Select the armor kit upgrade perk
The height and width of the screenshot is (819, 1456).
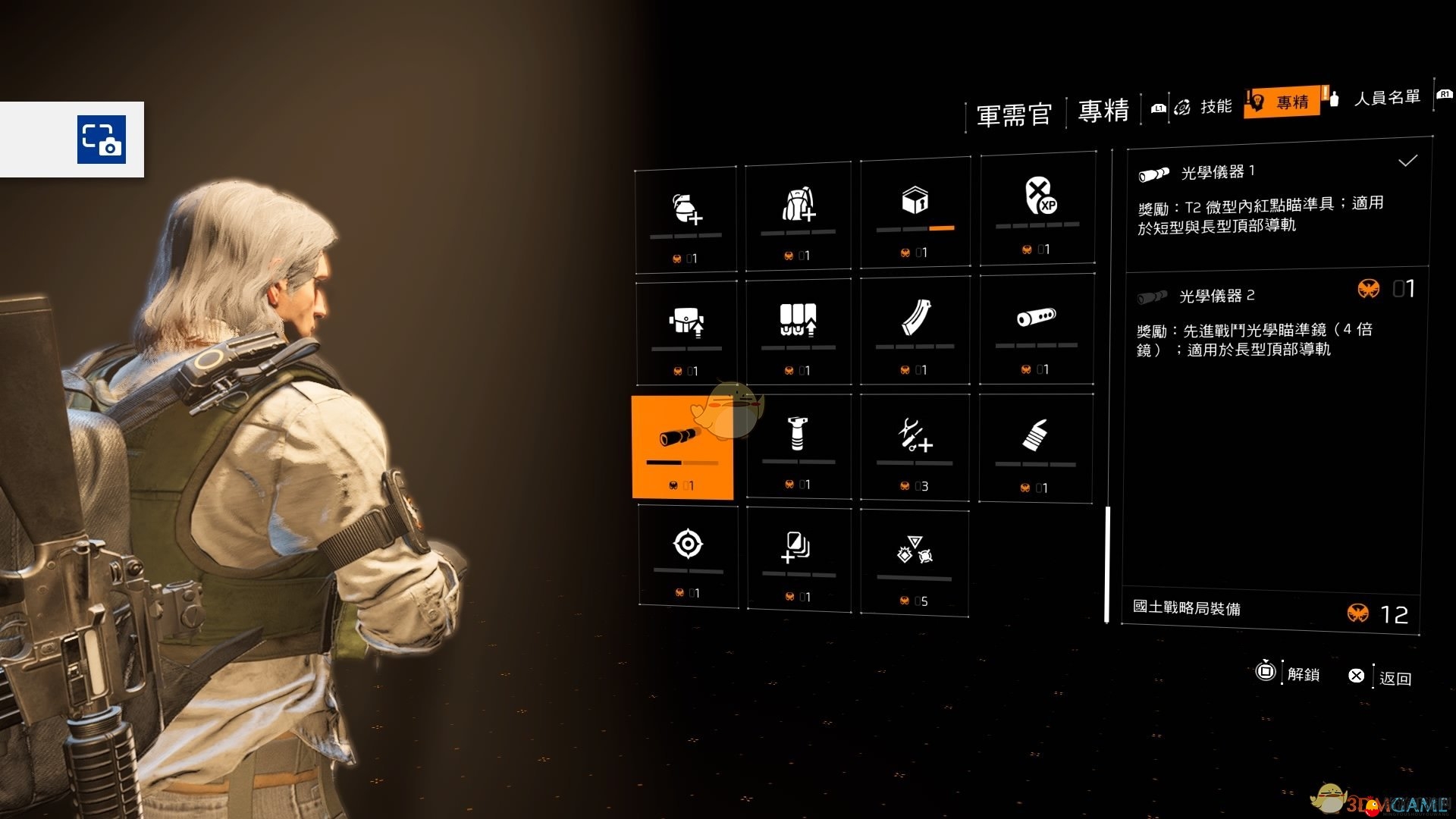[686, 333]
